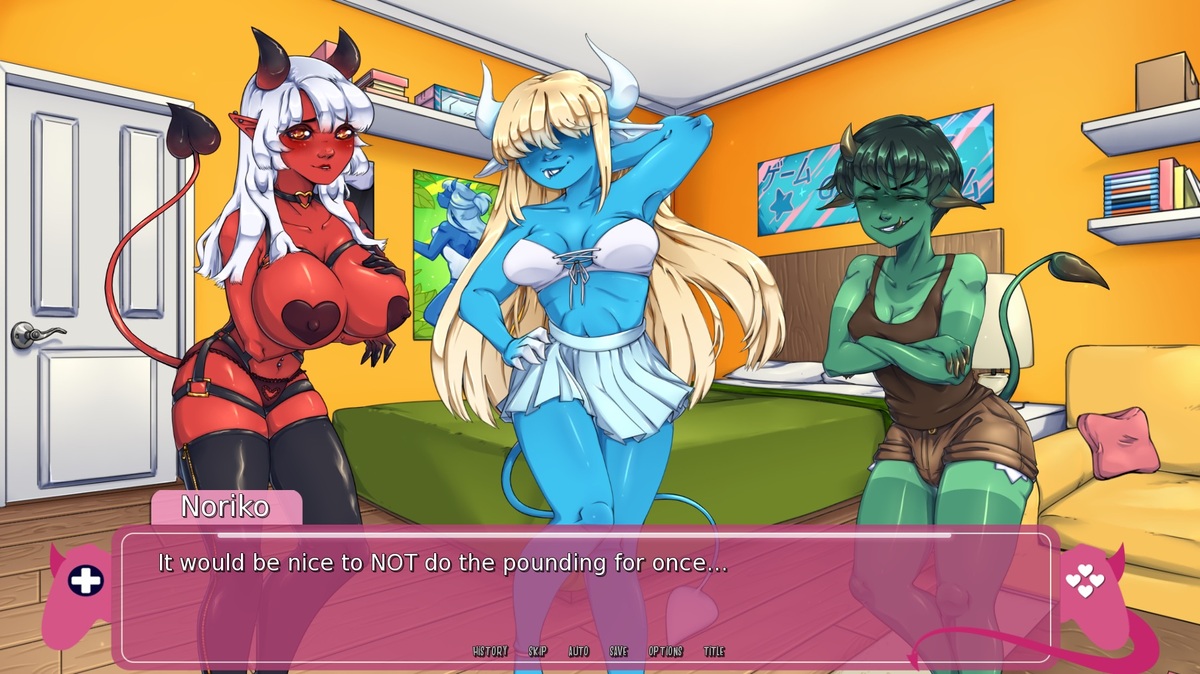Click the plus d-pad controller icon
The image size is (1200, 674).
click(85, 580)
